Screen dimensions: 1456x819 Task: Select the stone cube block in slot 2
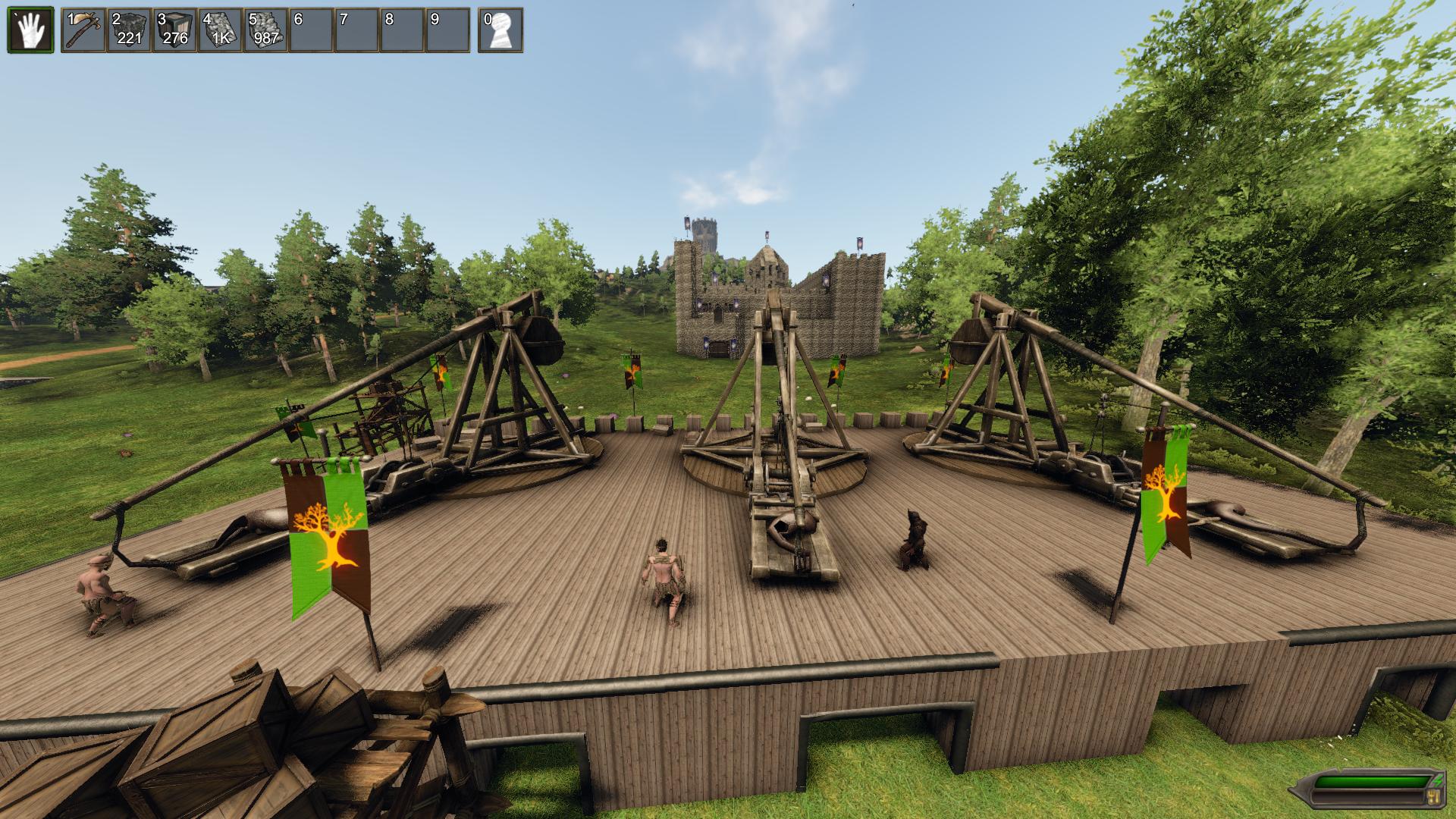(128, 32)
